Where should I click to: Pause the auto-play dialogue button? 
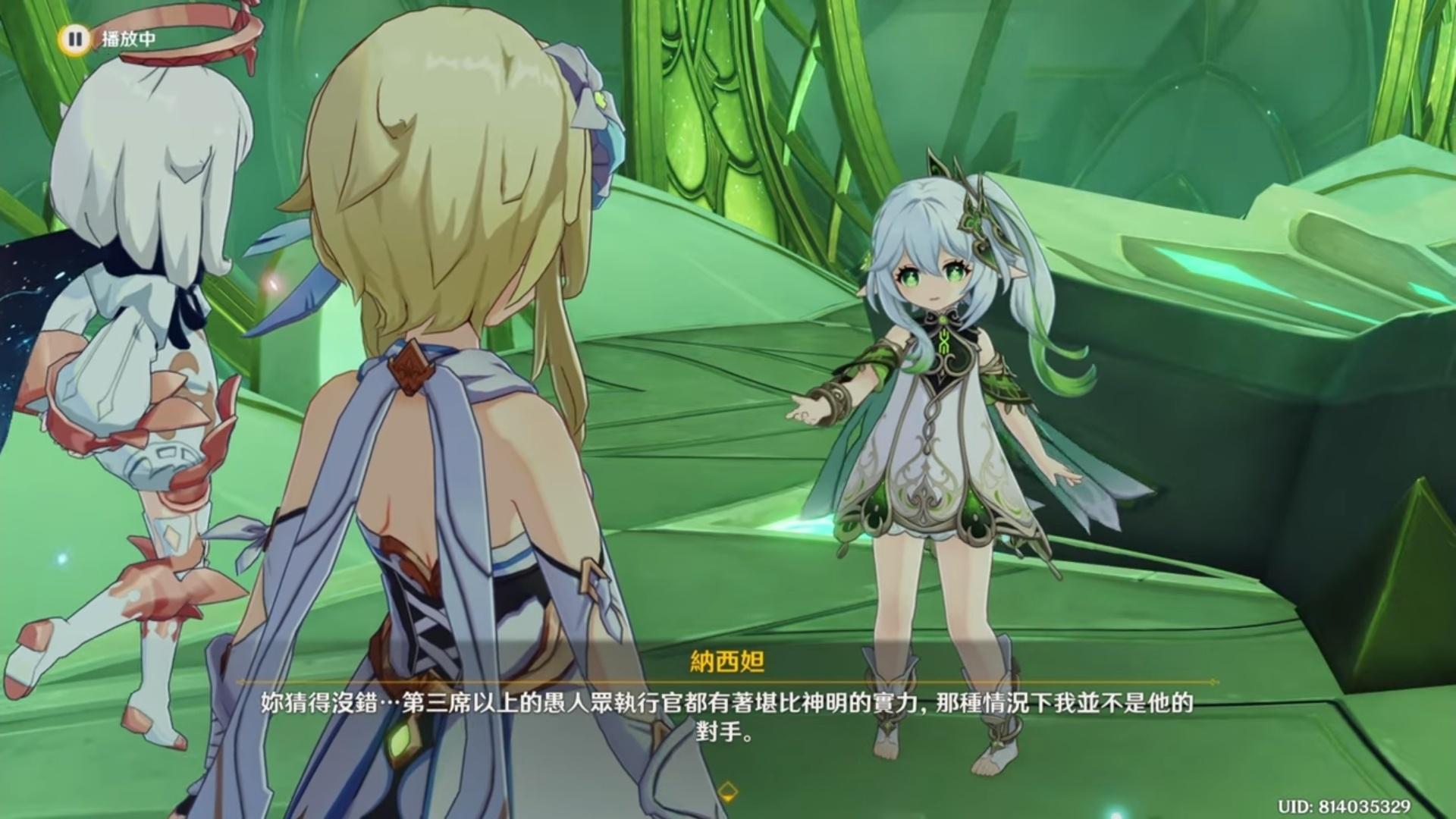(74, 39)
